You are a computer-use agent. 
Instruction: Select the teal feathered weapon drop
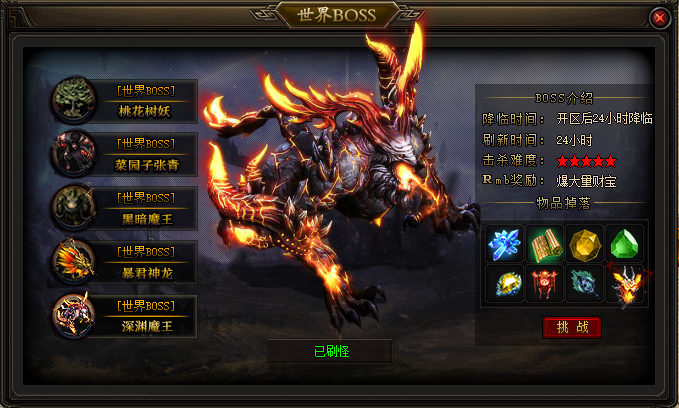(584, 284)
